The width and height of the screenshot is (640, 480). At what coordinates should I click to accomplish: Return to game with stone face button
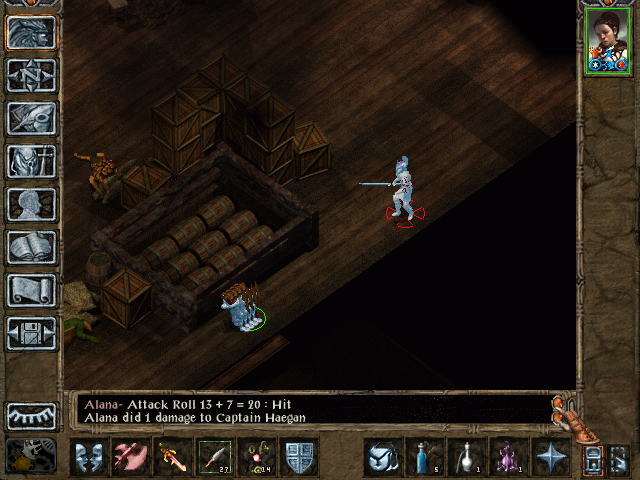(31, 32)
